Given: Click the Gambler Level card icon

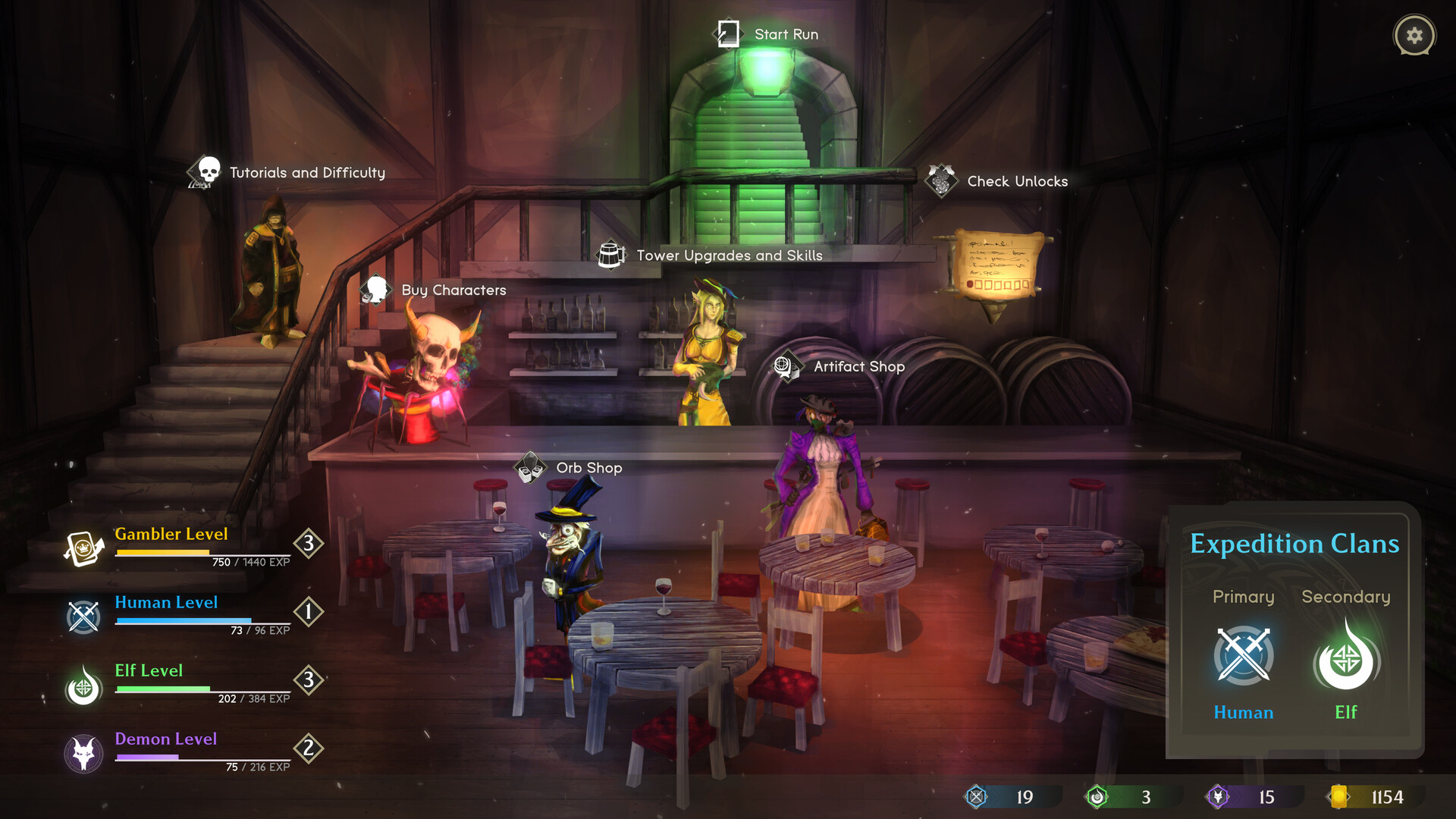Looking at the screenshot, I should (x=84, y=548).
